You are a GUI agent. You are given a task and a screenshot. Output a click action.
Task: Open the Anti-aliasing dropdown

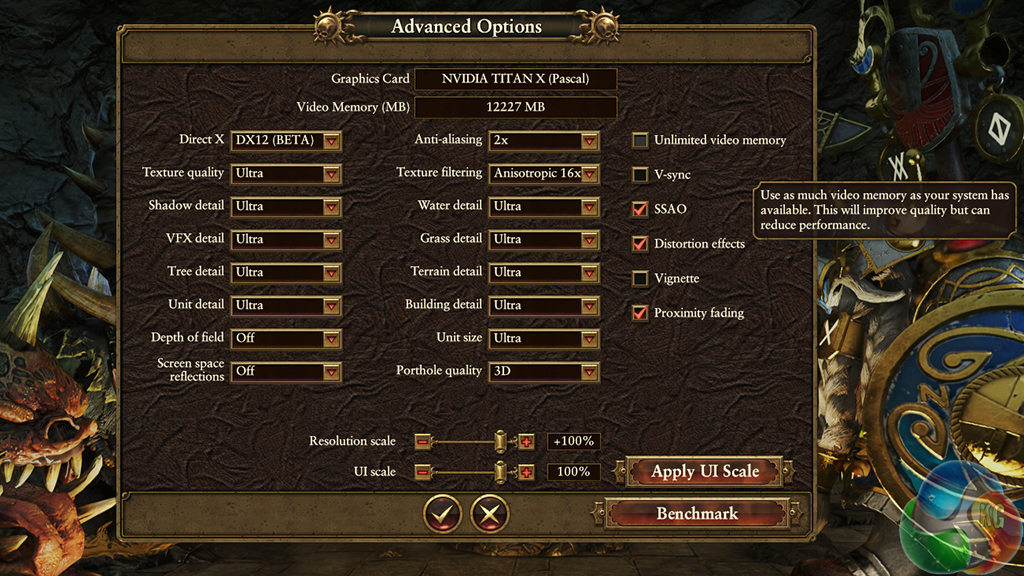point(544,141)
